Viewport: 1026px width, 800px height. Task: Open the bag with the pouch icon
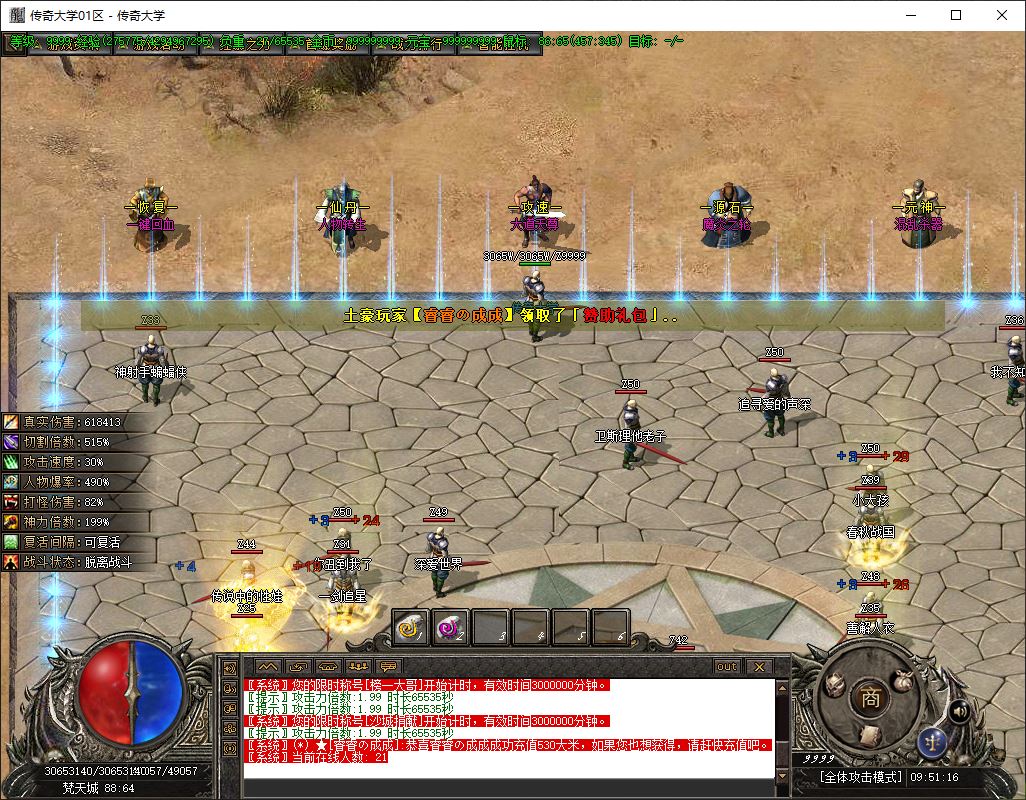pos(904,679)
